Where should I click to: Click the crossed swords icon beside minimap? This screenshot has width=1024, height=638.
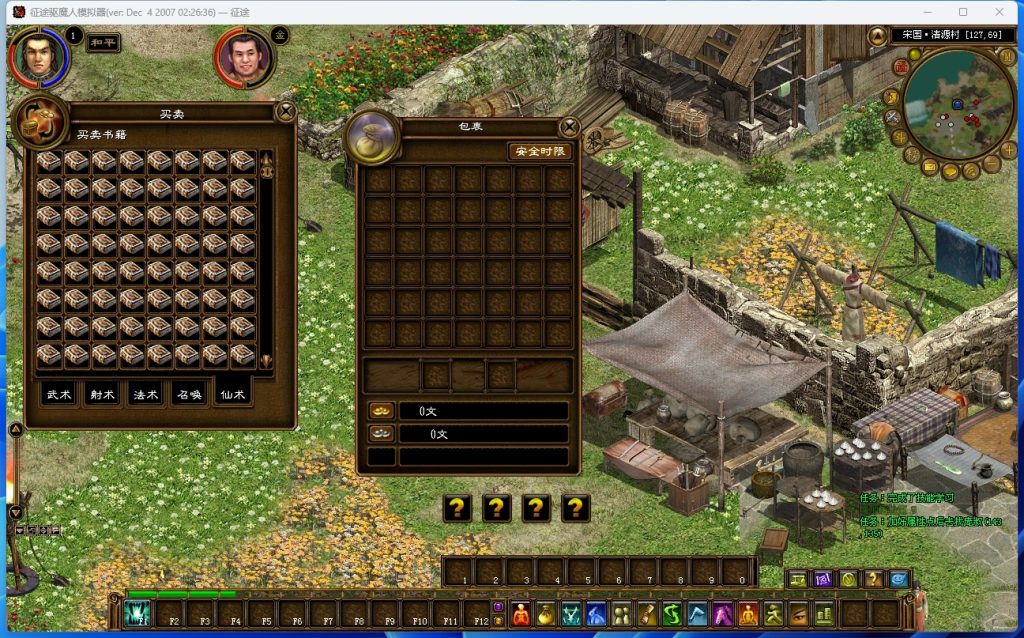click(892, 118)
